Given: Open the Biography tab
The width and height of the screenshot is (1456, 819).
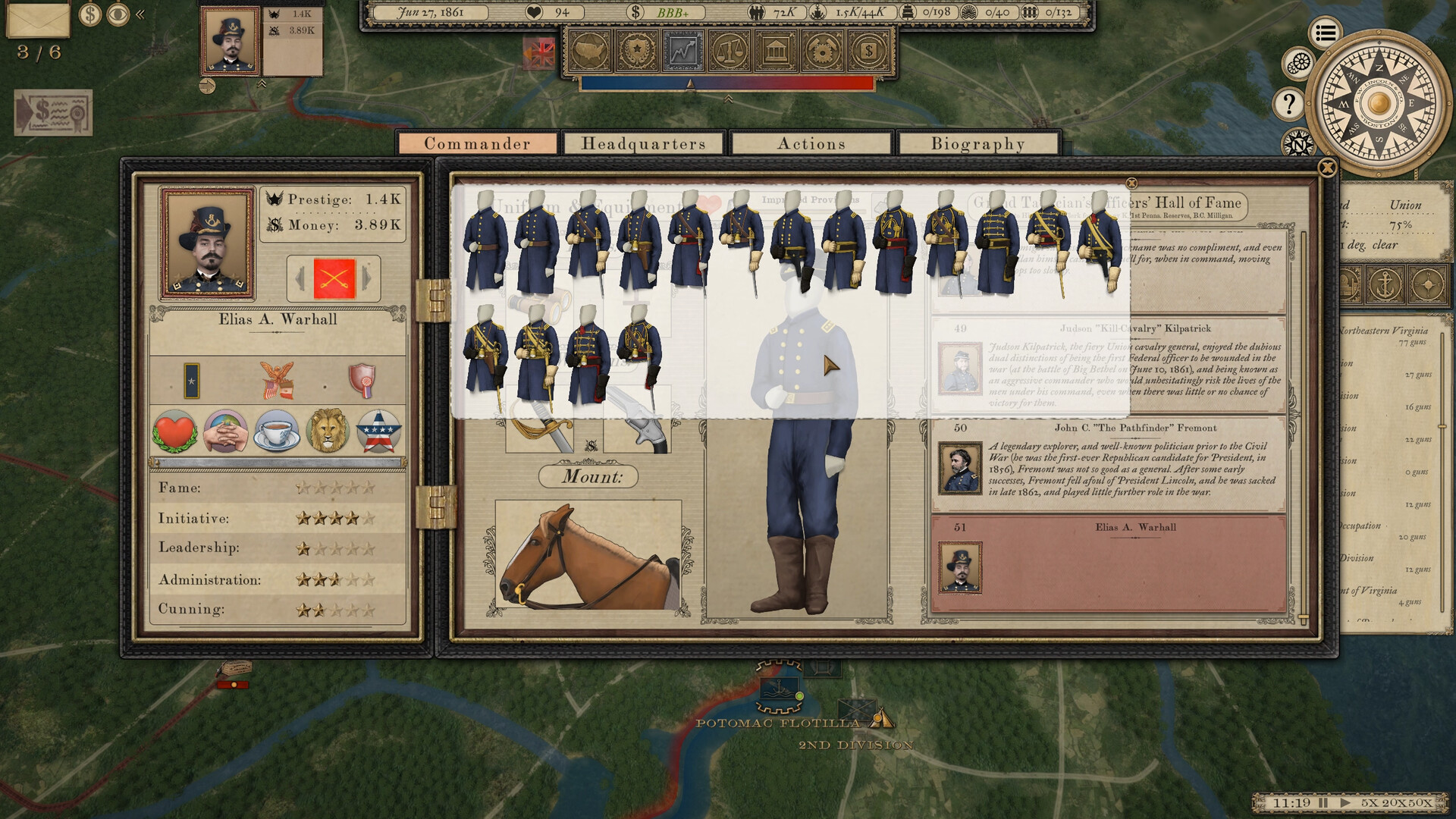Looking at the screenshot, I should [x=977, y=143].
